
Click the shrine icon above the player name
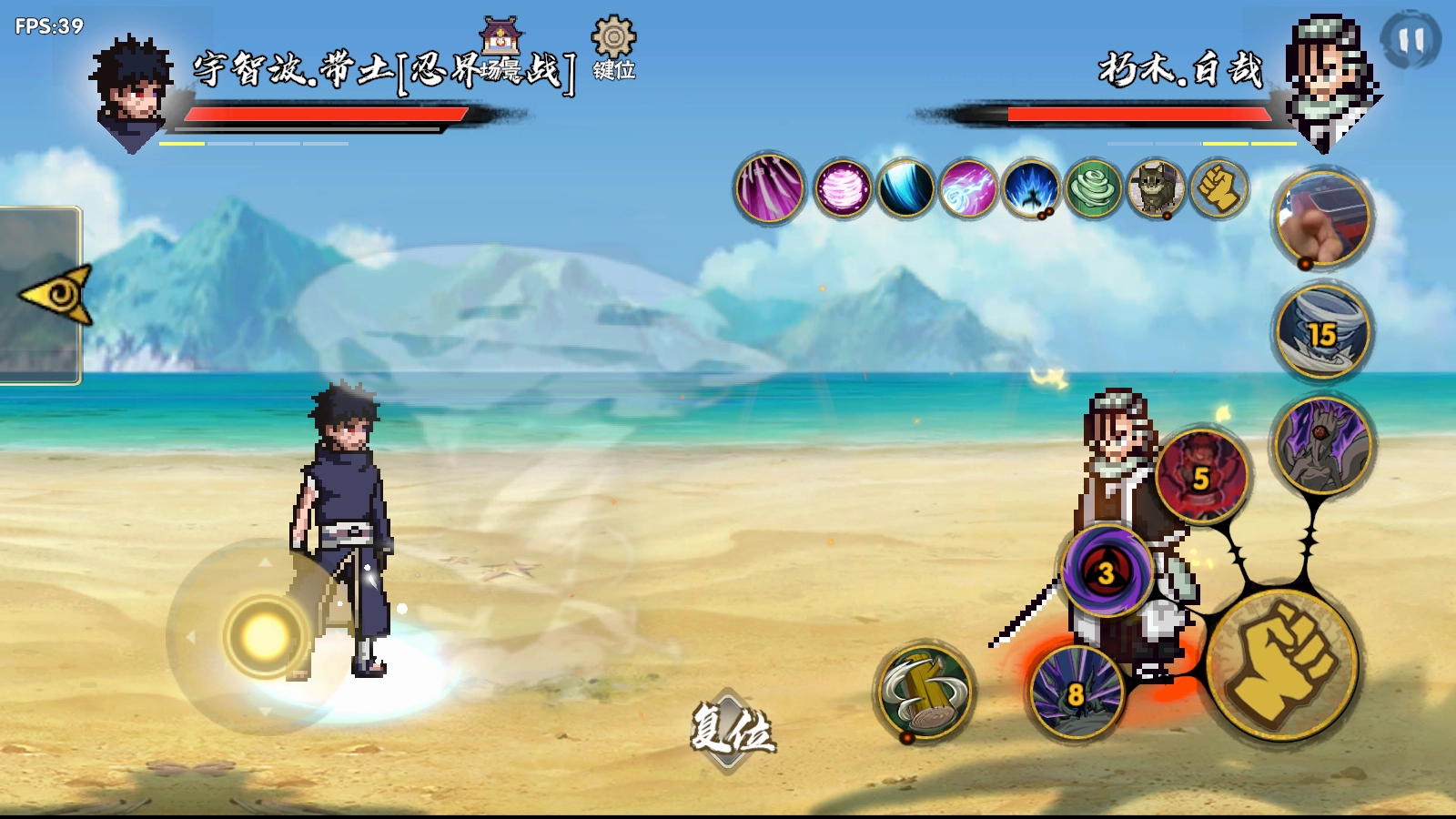pos(501,36)
